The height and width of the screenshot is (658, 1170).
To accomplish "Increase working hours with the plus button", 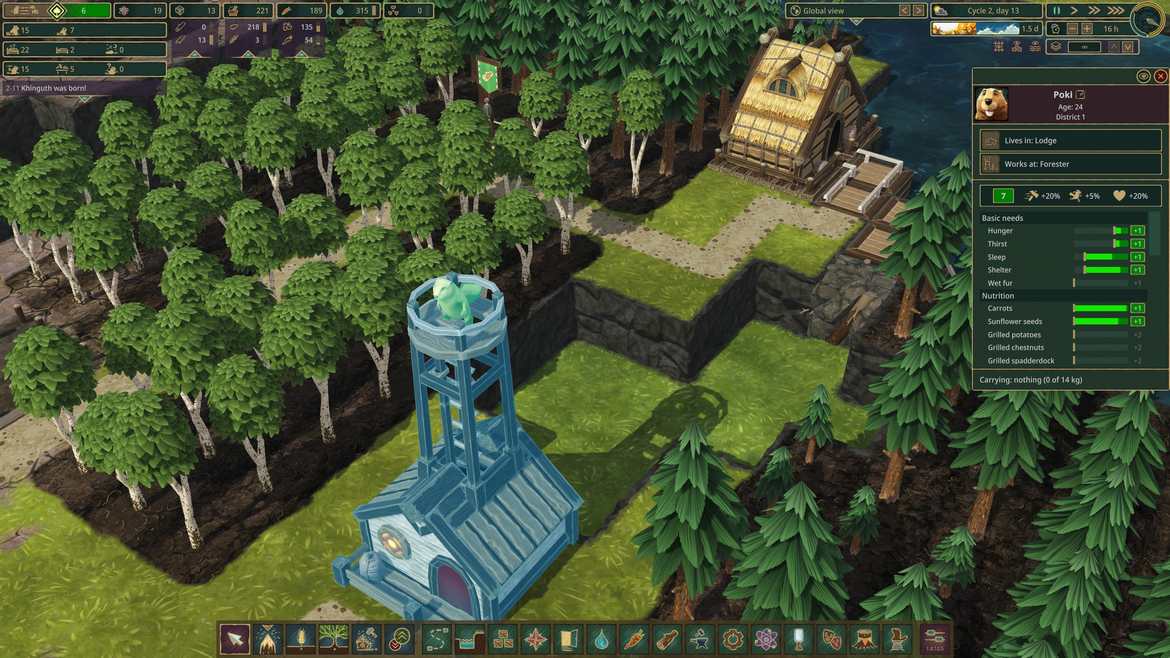I will pos(1087,29).
